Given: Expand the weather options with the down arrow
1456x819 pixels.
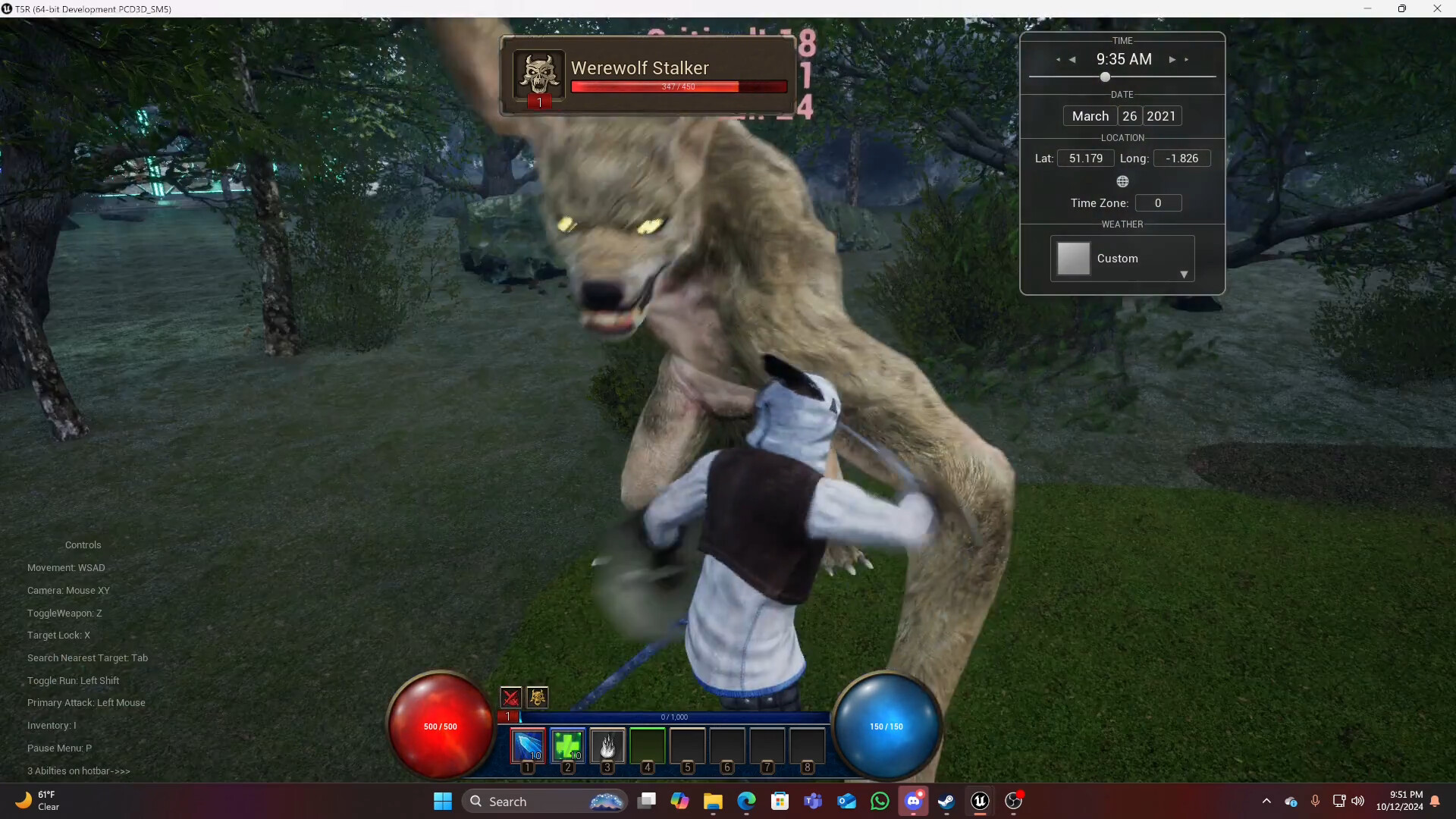Looking at the screenshot, I should (1185, 275).
